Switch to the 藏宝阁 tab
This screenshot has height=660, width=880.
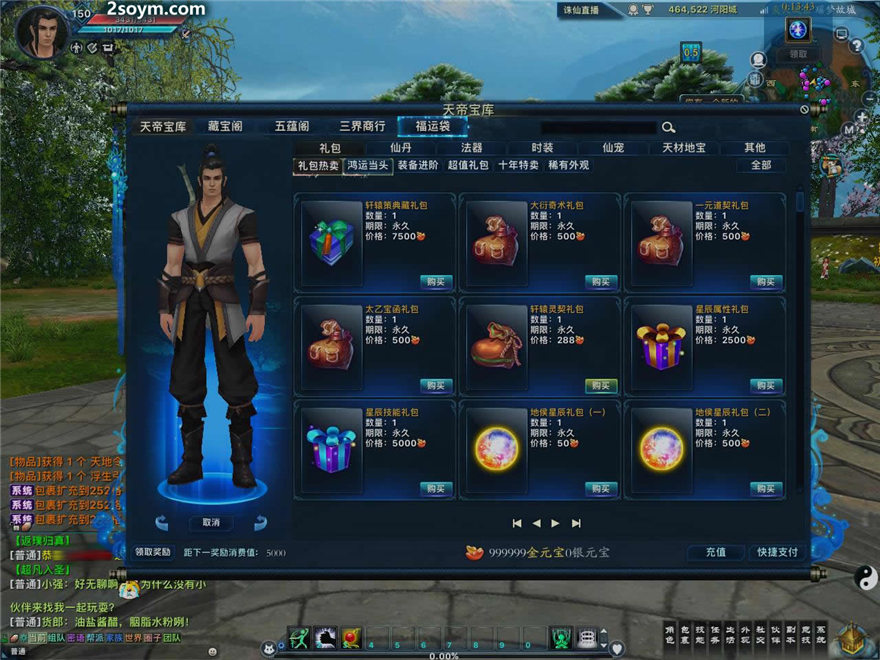pos(225,127)
